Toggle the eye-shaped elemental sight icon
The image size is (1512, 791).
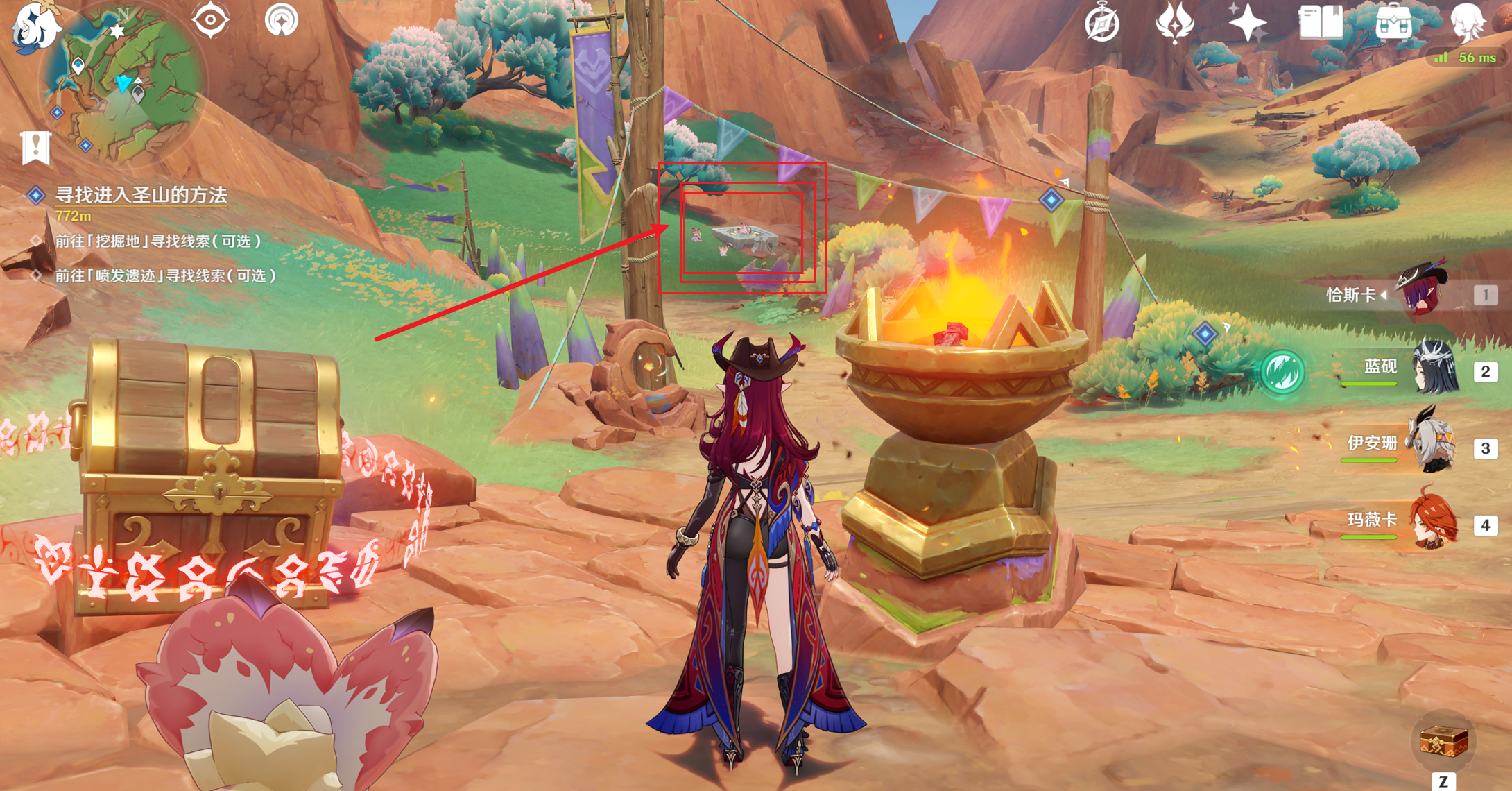pos(210,19)
